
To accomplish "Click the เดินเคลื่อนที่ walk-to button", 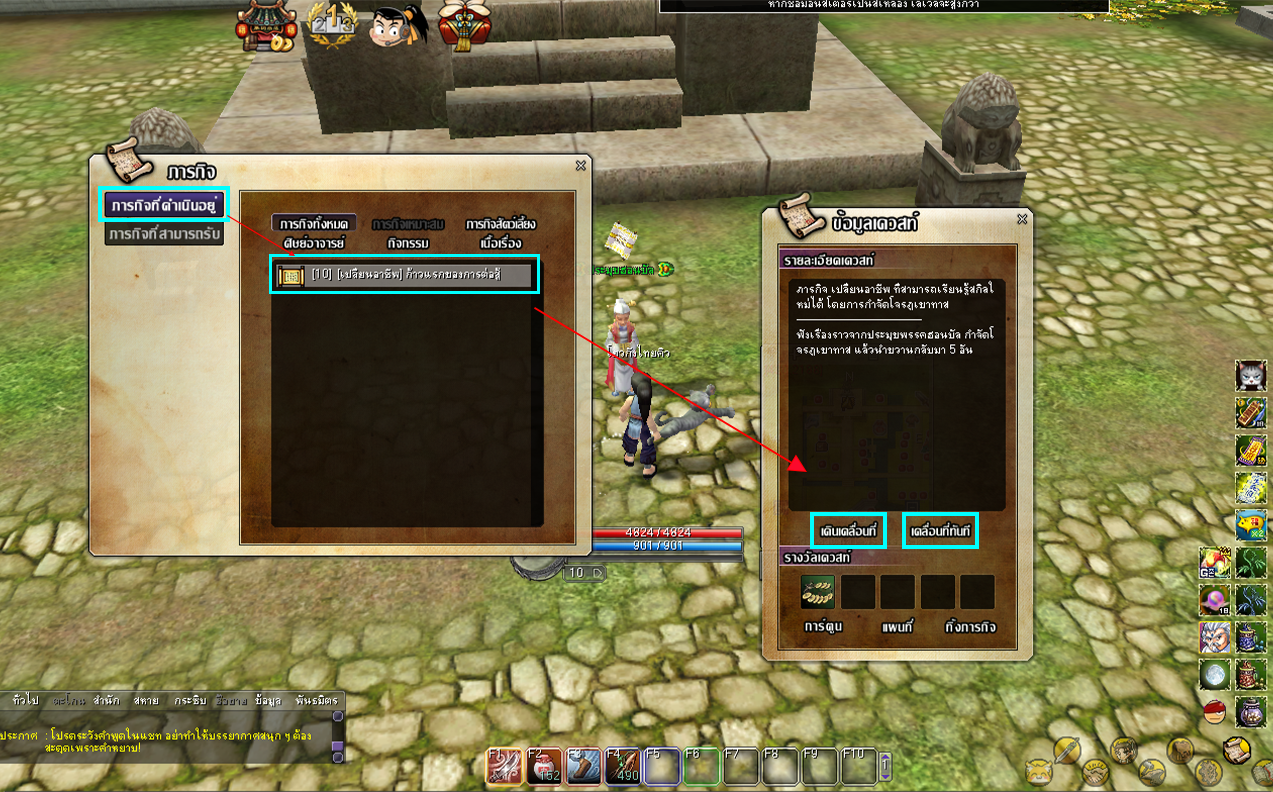I will [847, 529].
